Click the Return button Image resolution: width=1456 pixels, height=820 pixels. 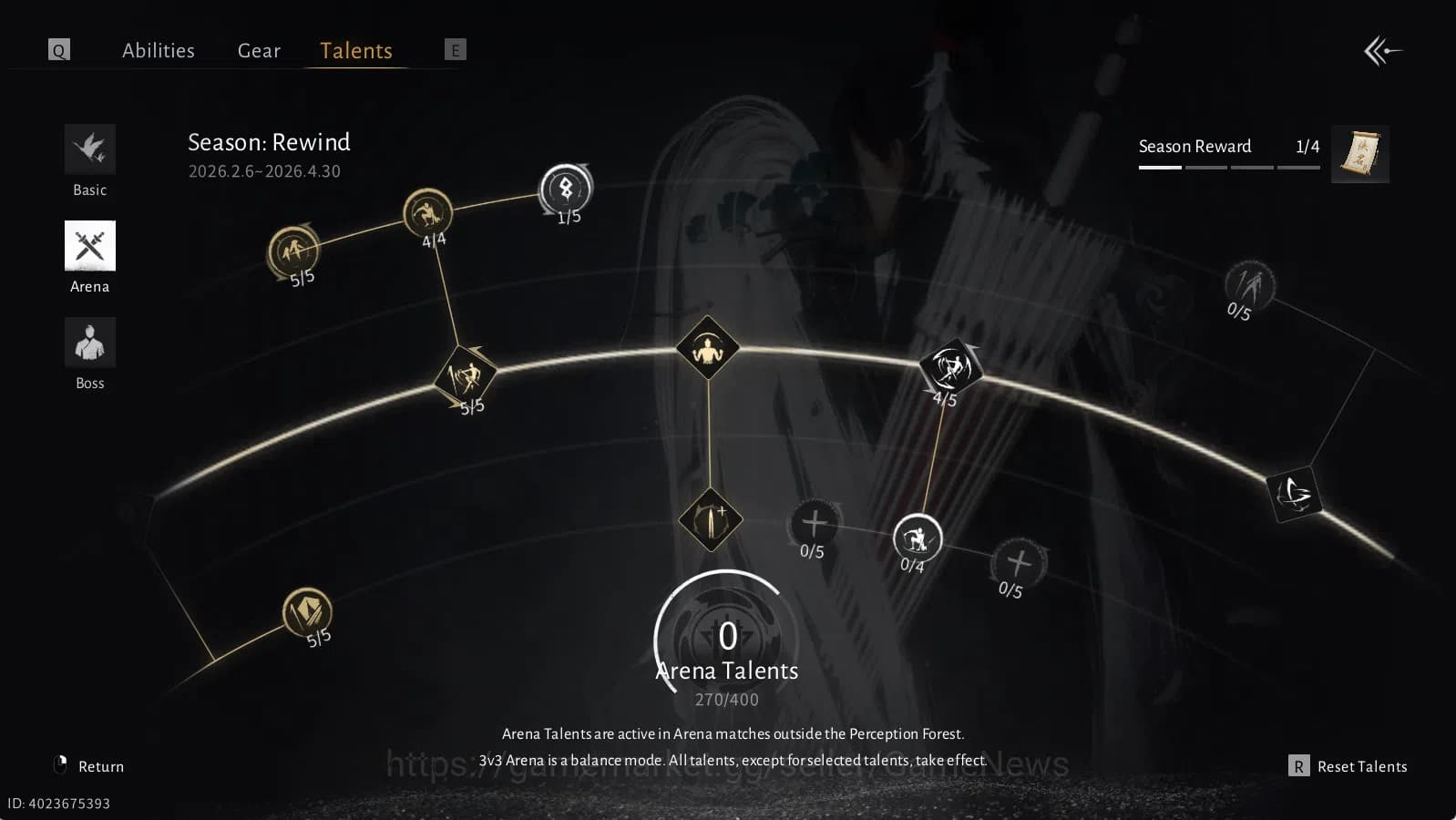pyautogui.click(x=101, y=766)
